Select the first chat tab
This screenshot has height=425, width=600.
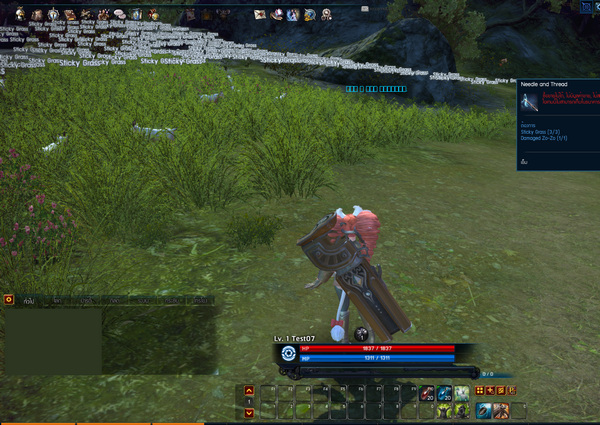[x=31, y=299]
